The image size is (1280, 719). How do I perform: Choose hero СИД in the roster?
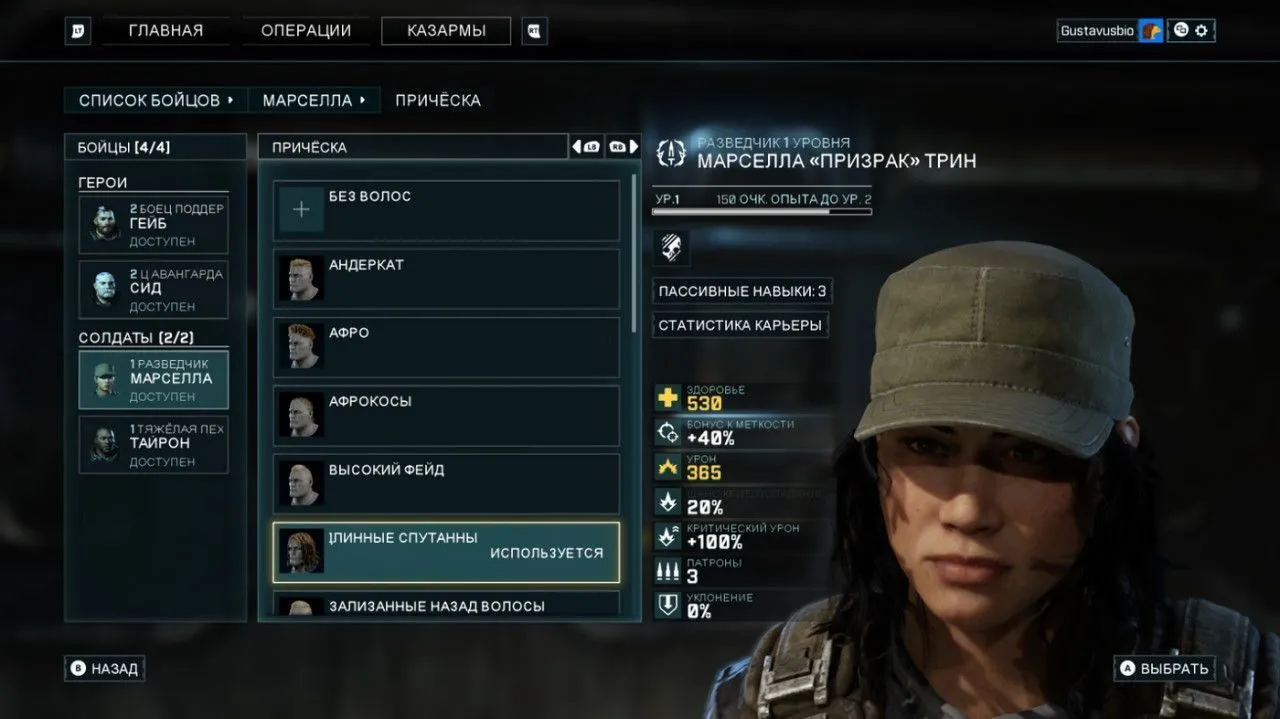(x=154, y=289)
